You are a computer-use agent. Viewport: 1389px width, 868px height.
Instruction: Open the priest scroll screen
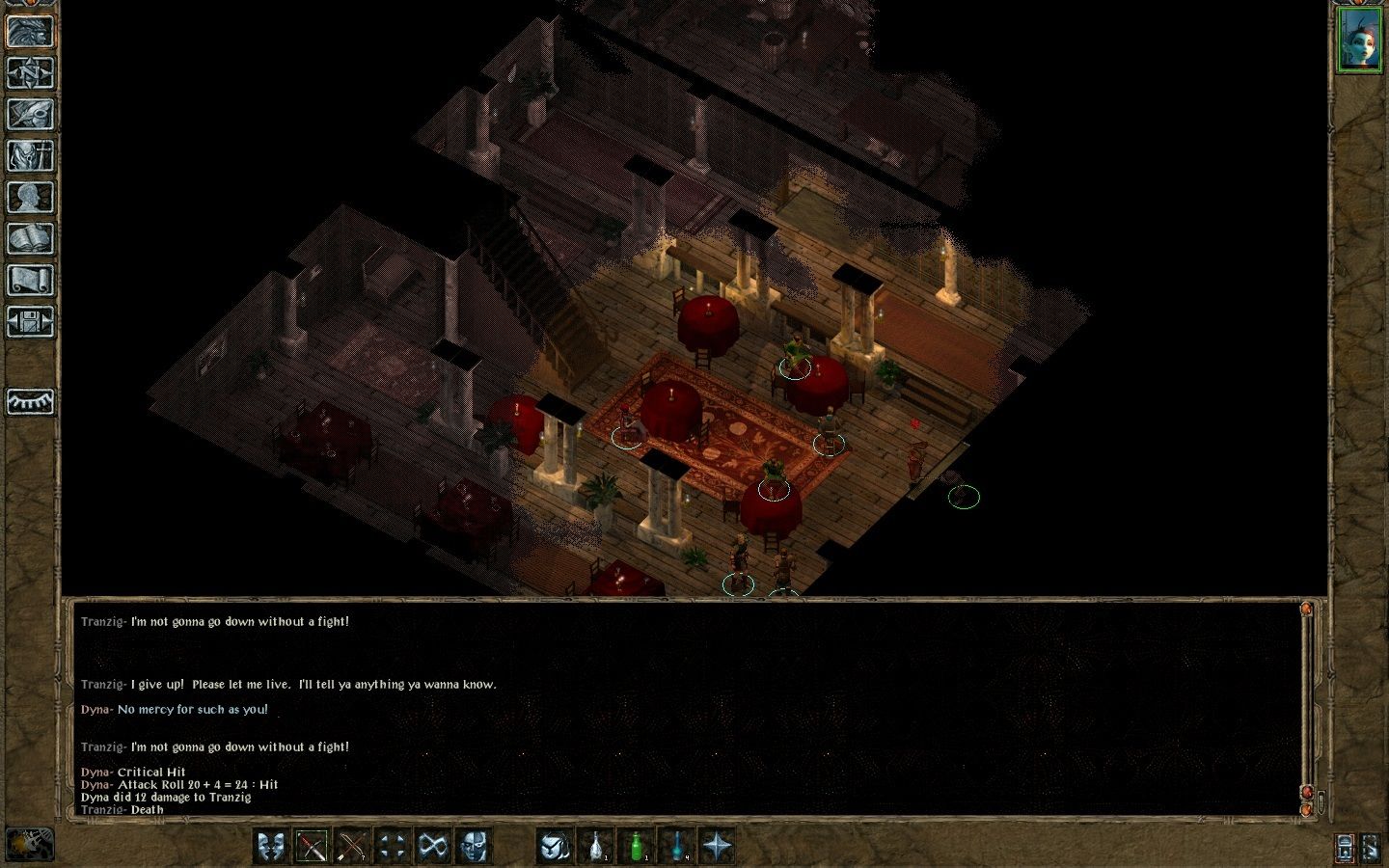click(x=30, y=280)
